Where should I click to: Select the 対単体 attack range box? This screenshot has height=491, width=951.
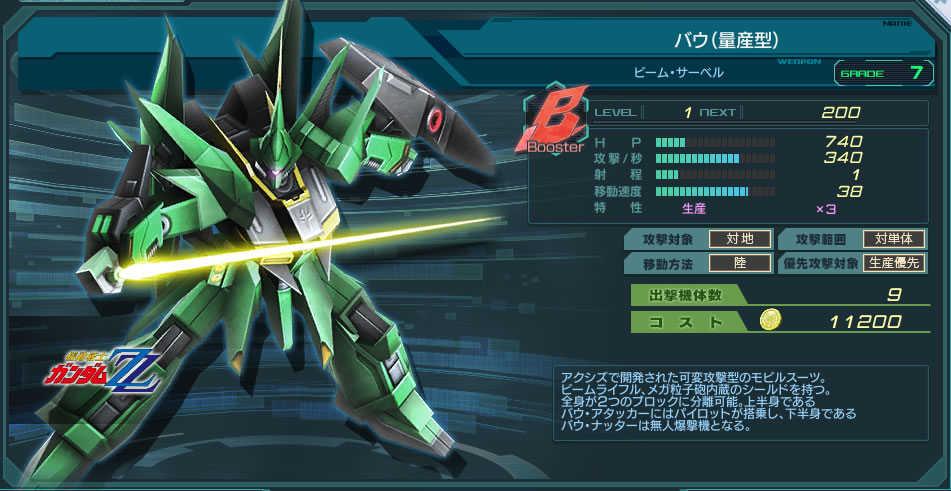pyautogui.click(x=894, y=239)
